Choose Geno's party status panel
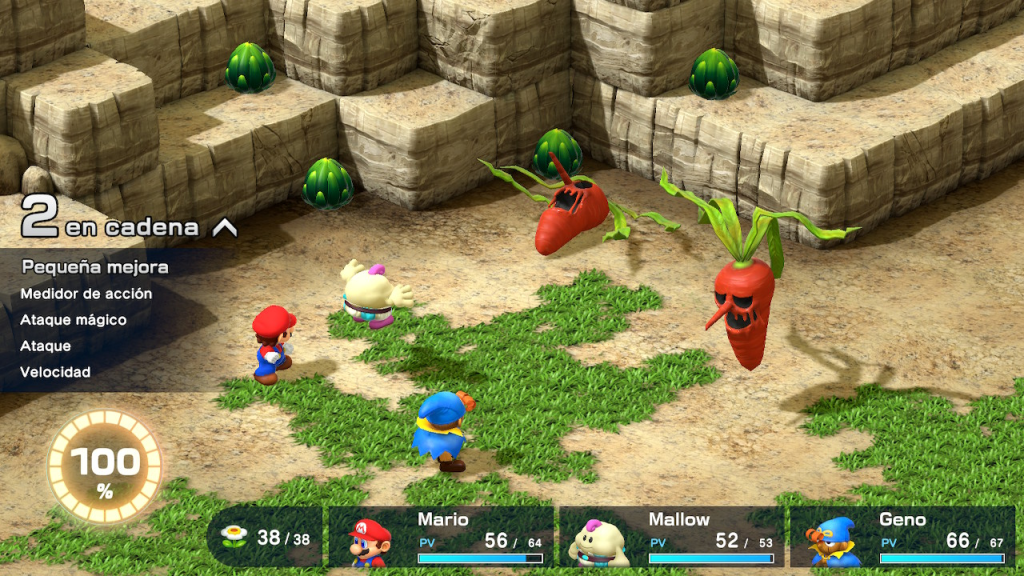The image size is (1024, 576). point(901,537)
